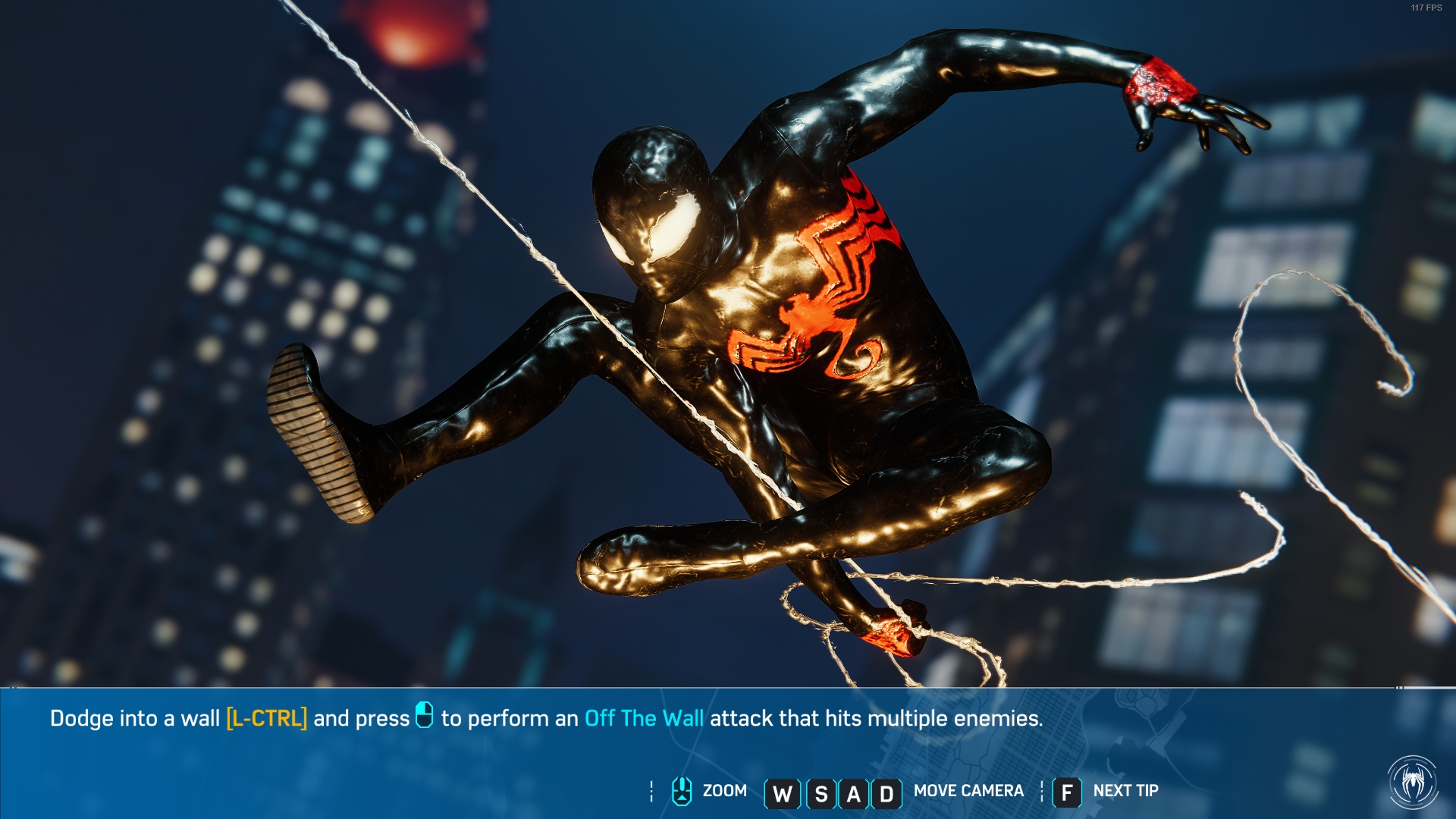1456x819 pixels.
Task: Open the Off The Wall attack description
Action: point(644,716)
